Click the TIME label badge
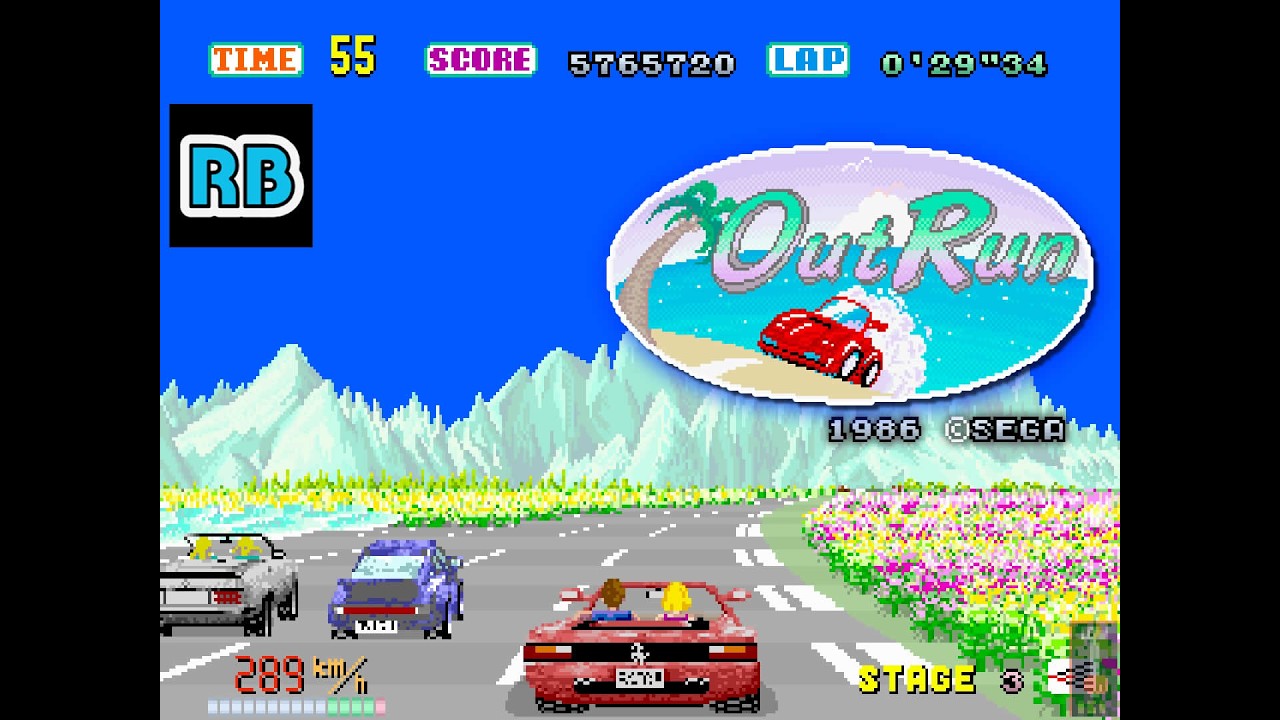This screenshot has height=720, width=1280. (x=254, y=62)
